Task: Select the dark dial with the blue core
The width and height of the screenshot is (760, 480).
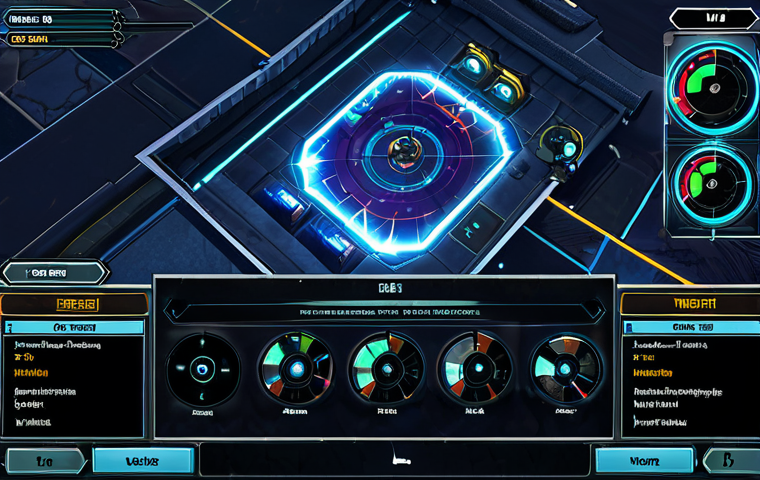Action: pos(203,368)
